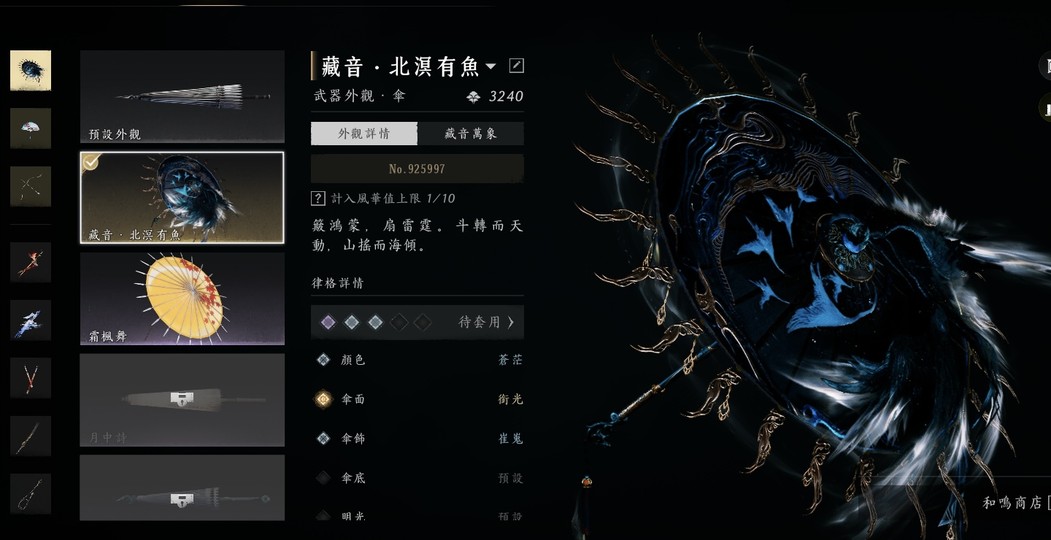Select the 傘飾 umbrella ornament row
The image size is (1051, 540).
tap(417, 438)
